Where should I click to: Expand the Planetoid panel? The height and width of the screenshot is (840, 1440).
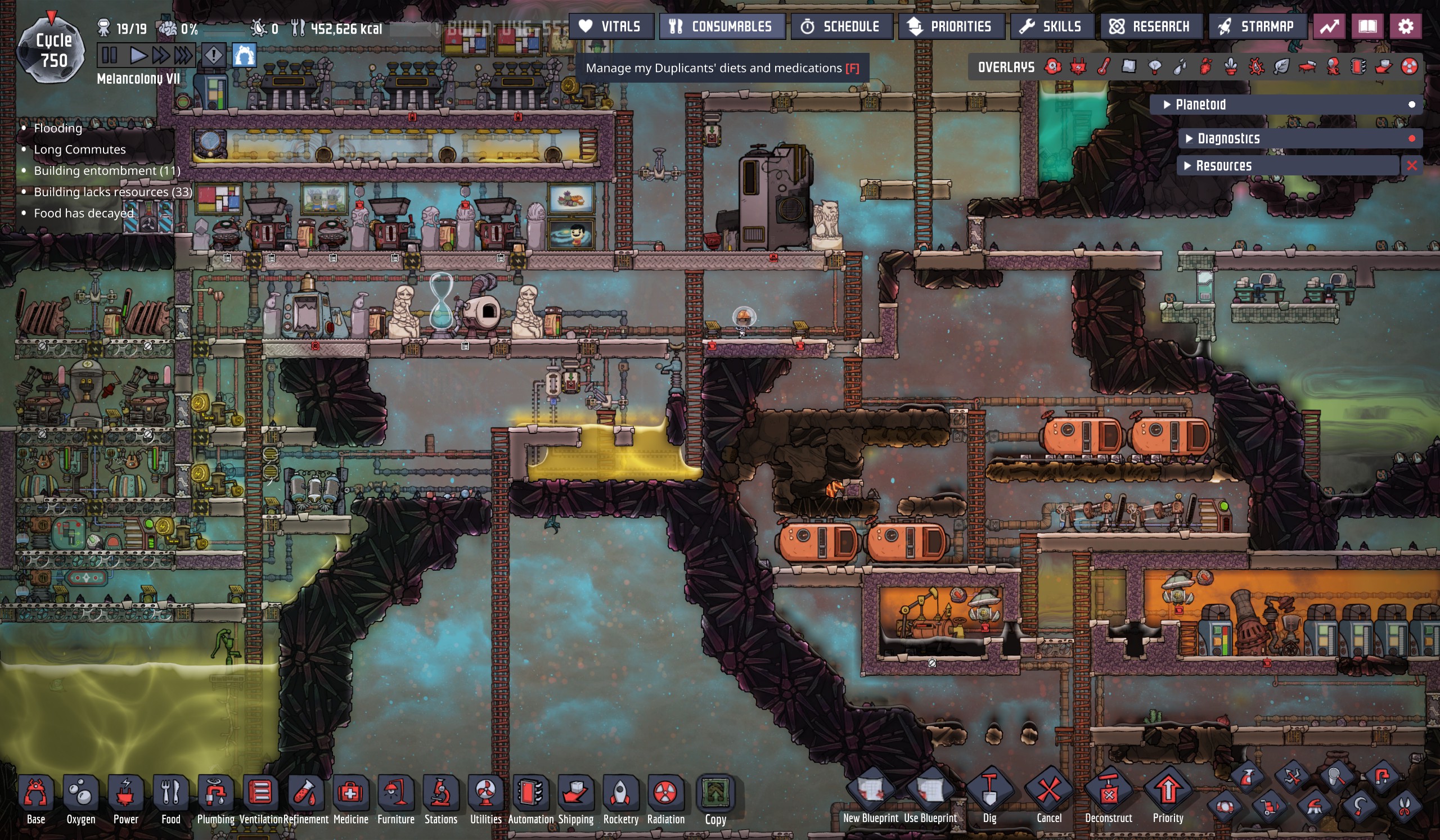[x=1200, y=105]
